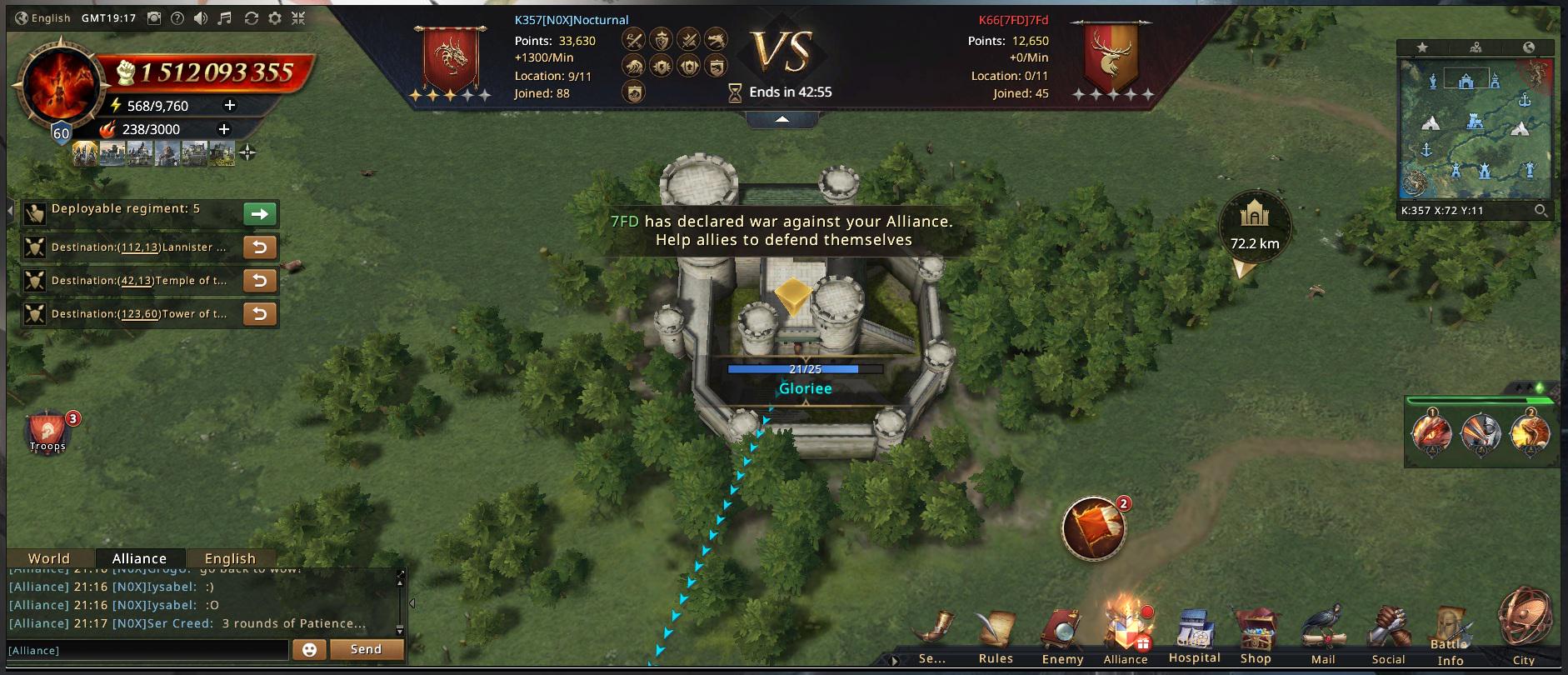Open the Settings gear icon
Viewport: 1568px width, 675px height.
275,18
